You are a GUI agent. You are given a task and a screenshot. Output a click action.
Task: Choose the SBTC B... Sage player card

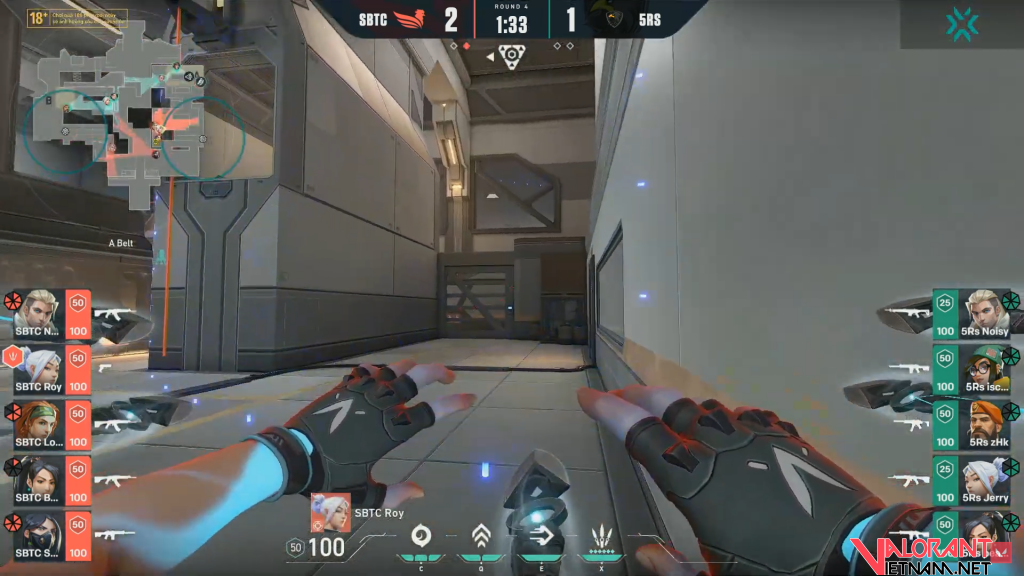45,479
